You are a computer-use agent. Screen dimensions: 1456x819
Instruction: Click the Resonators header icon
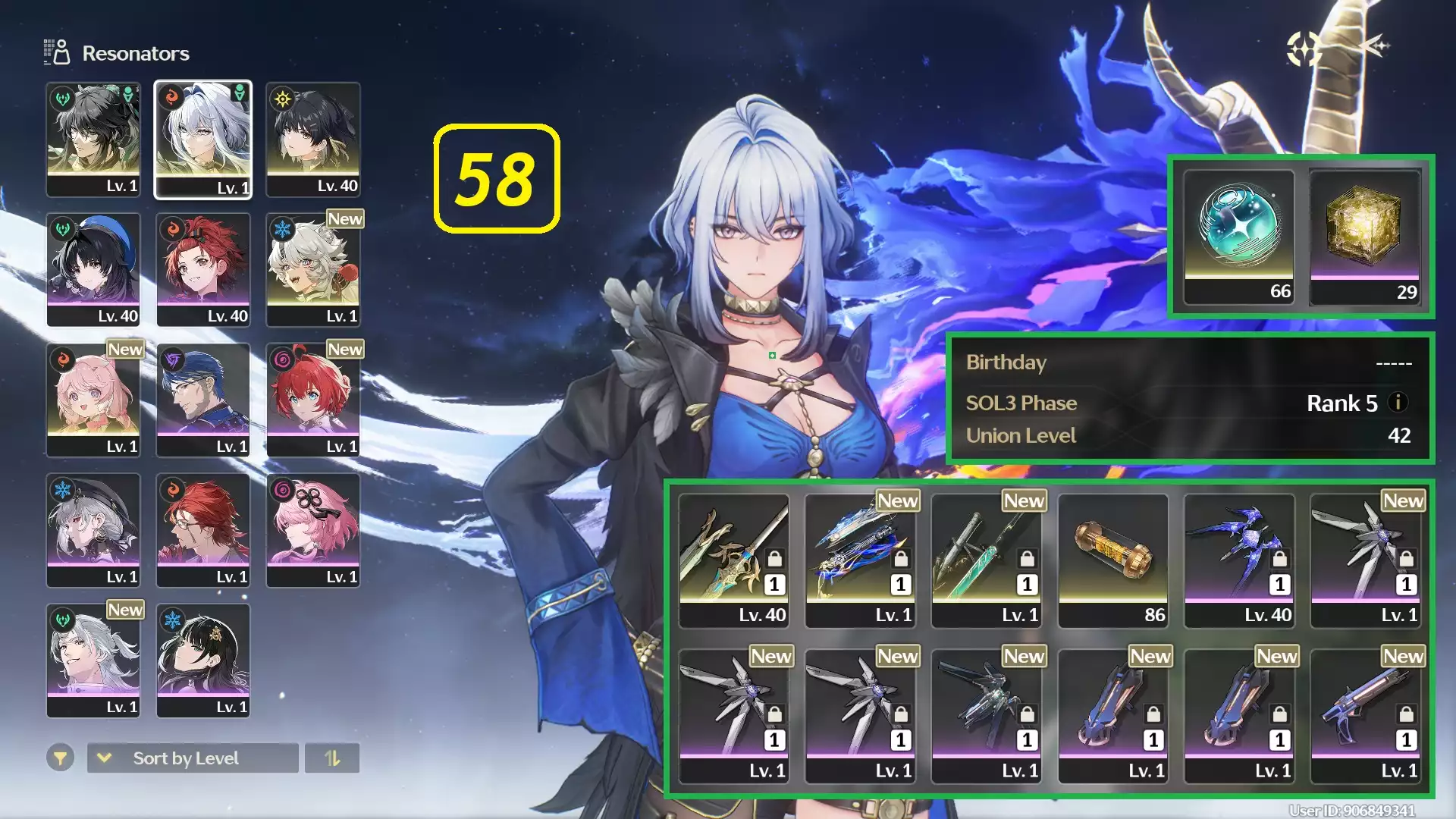[55, 52]
